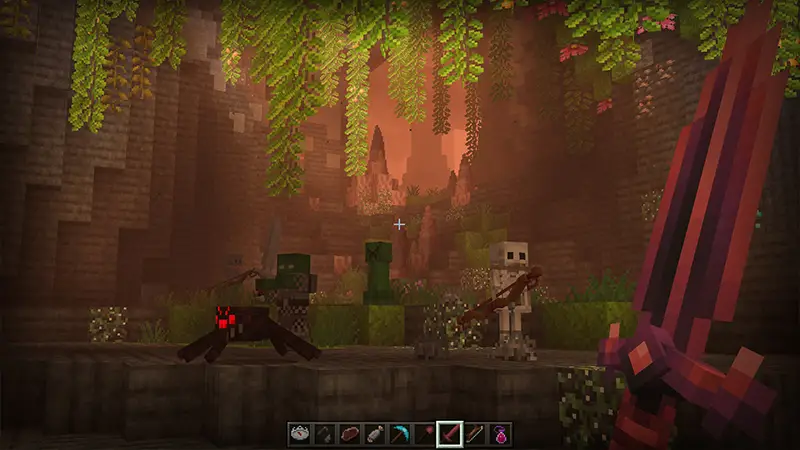Image resolution: width=800 pixels, height=450 pixels.
Task: Select the pink potion bottle slot
Action: 500,433
